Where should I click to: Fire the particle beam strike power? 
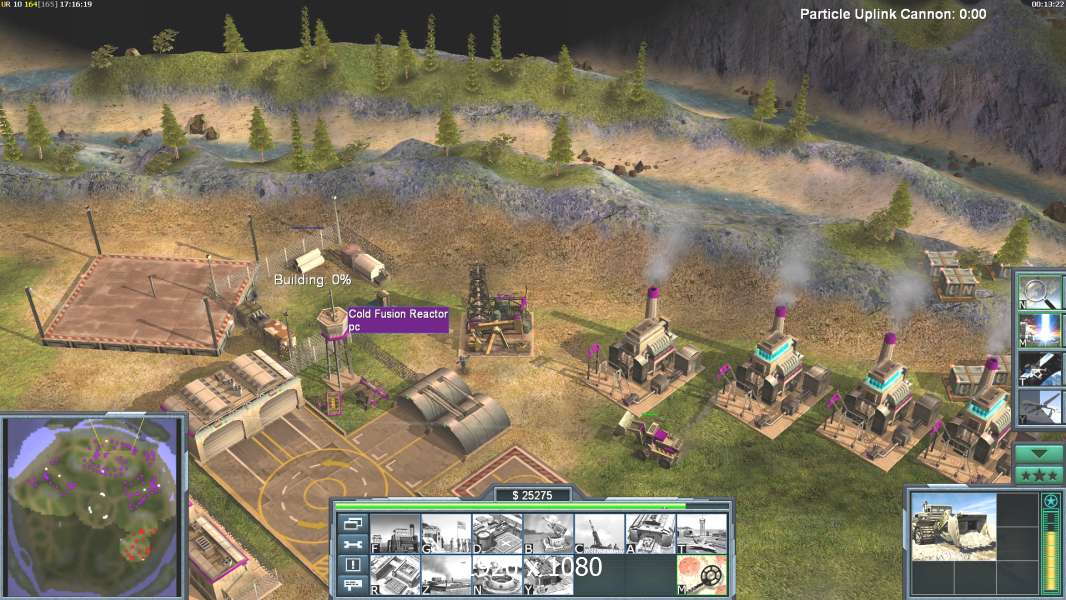(x=1040, y=329)
